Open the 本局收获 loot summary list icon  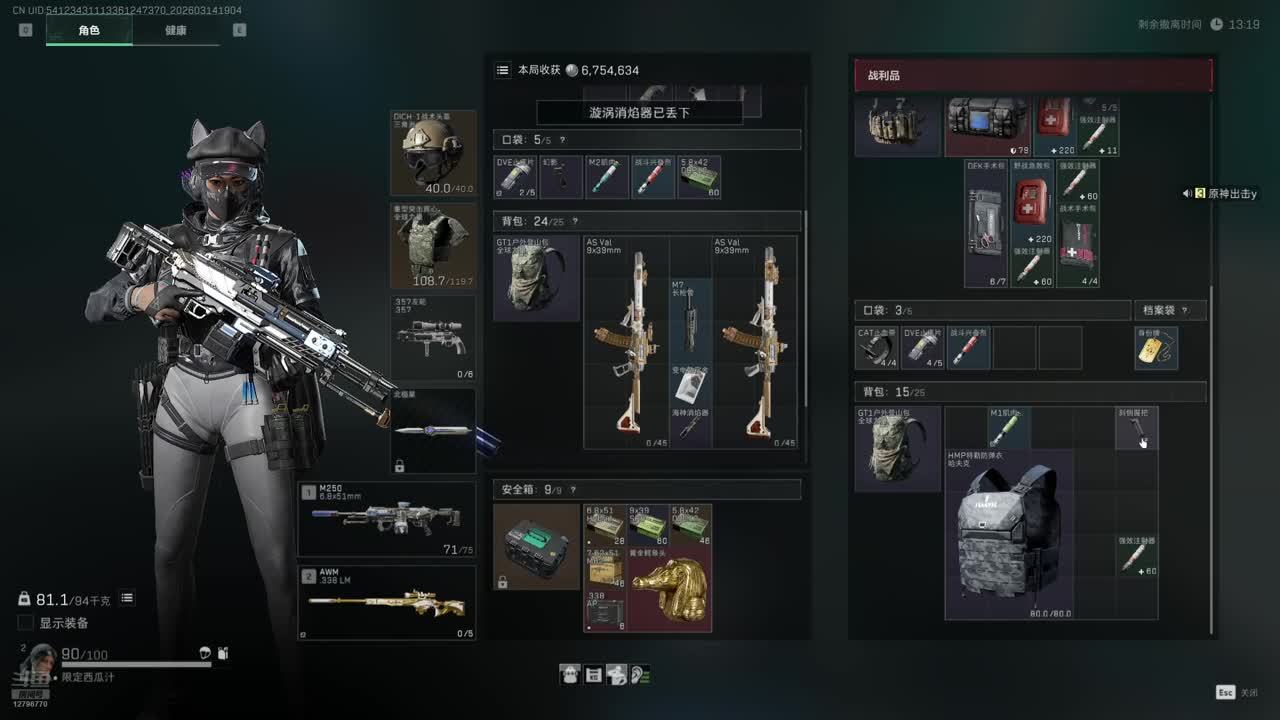pyautogui.click(x=503, y=70)
